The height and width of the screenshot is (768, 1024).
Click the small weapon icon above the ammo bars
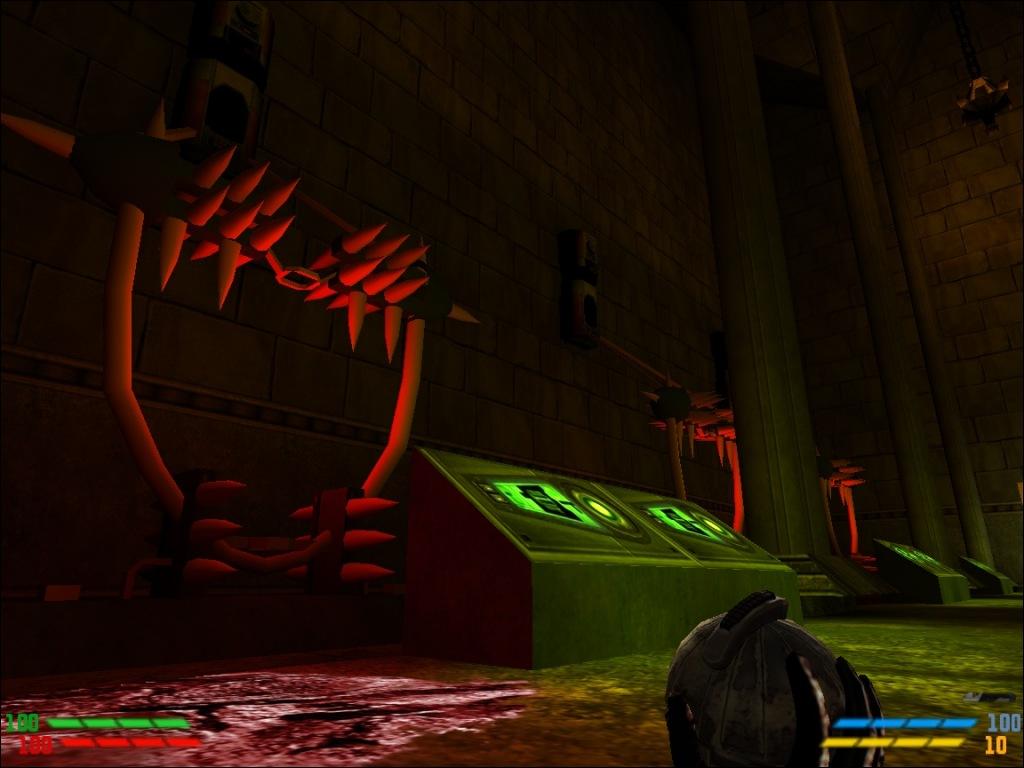click(x=990, y=697)
